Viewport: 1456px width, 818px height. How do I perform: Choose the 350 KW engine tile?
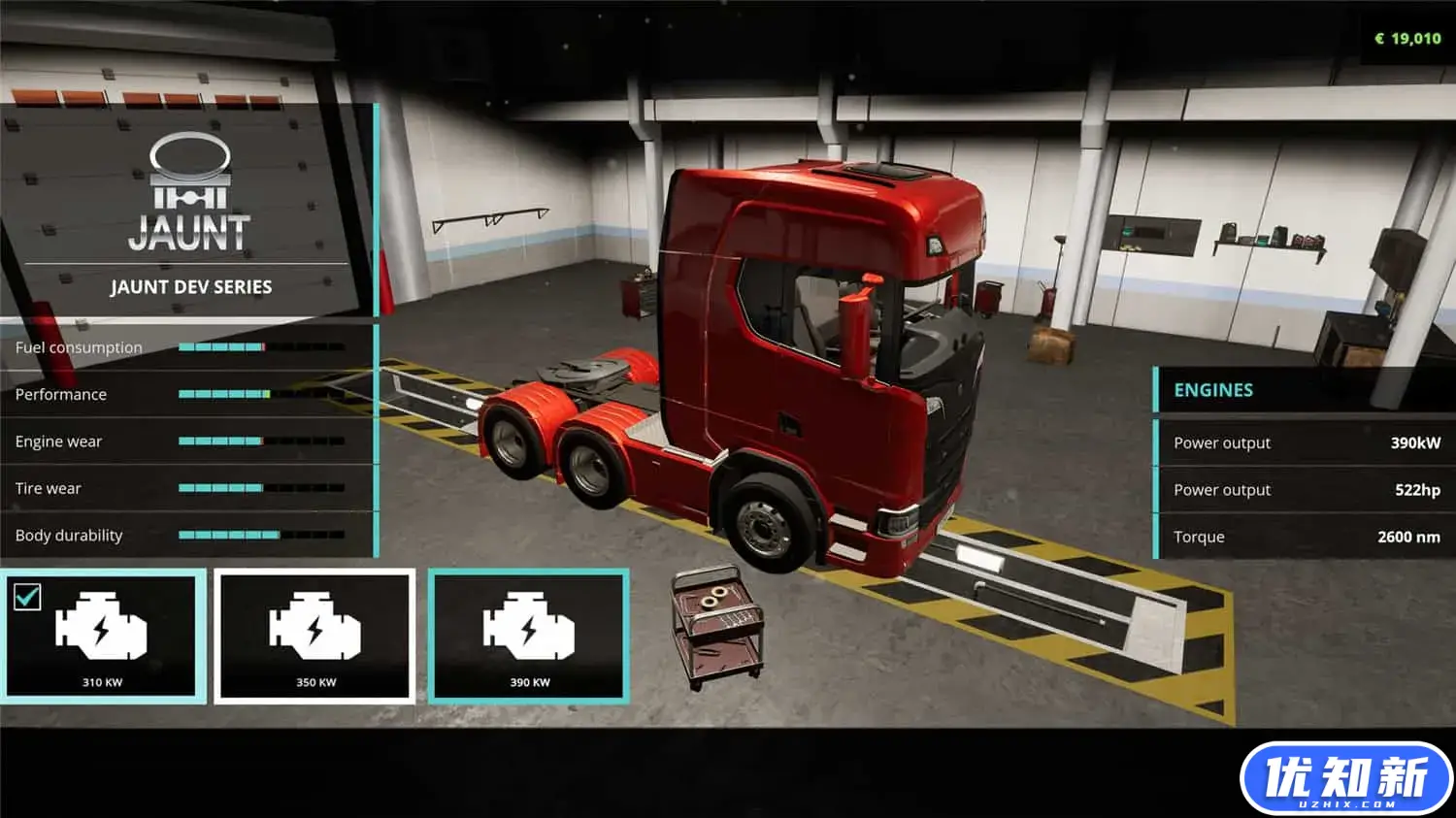click(315, 636)
